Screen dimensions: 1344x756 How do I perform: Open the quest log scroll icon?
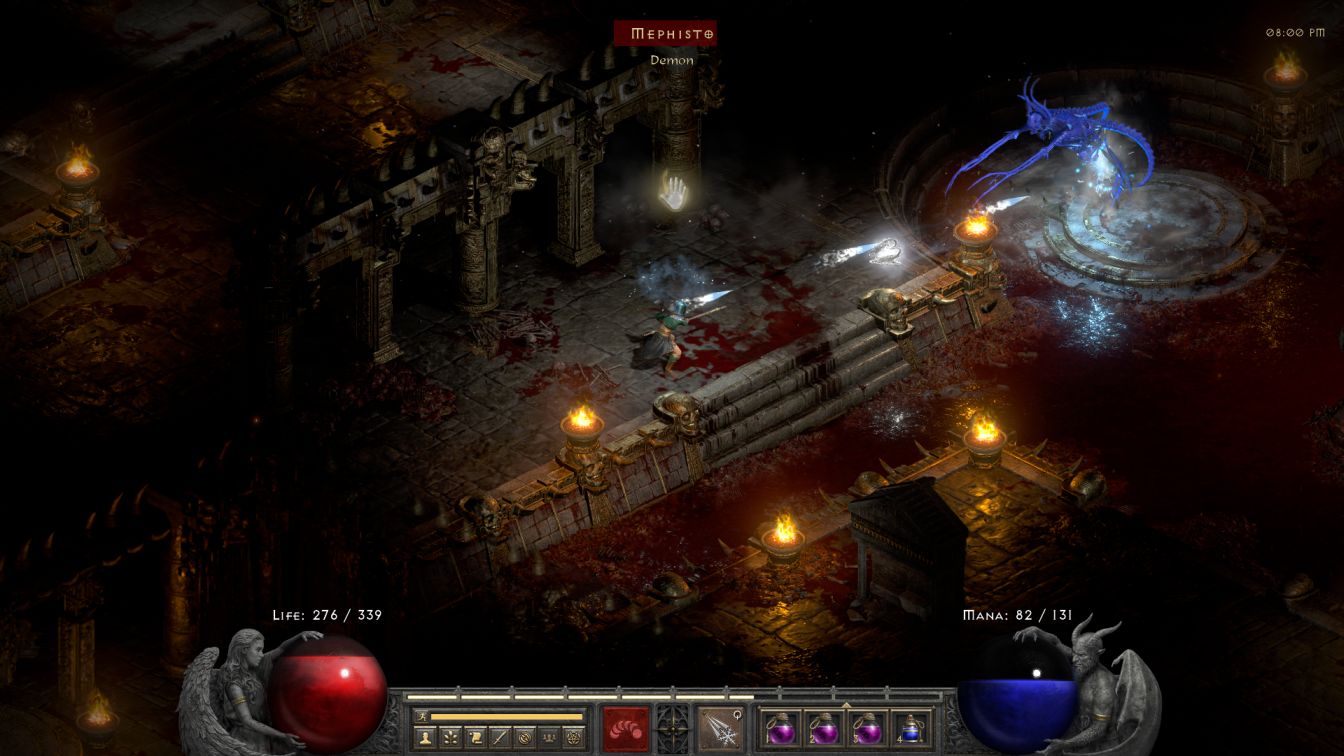pyautogui.click(x=475, y=738)
